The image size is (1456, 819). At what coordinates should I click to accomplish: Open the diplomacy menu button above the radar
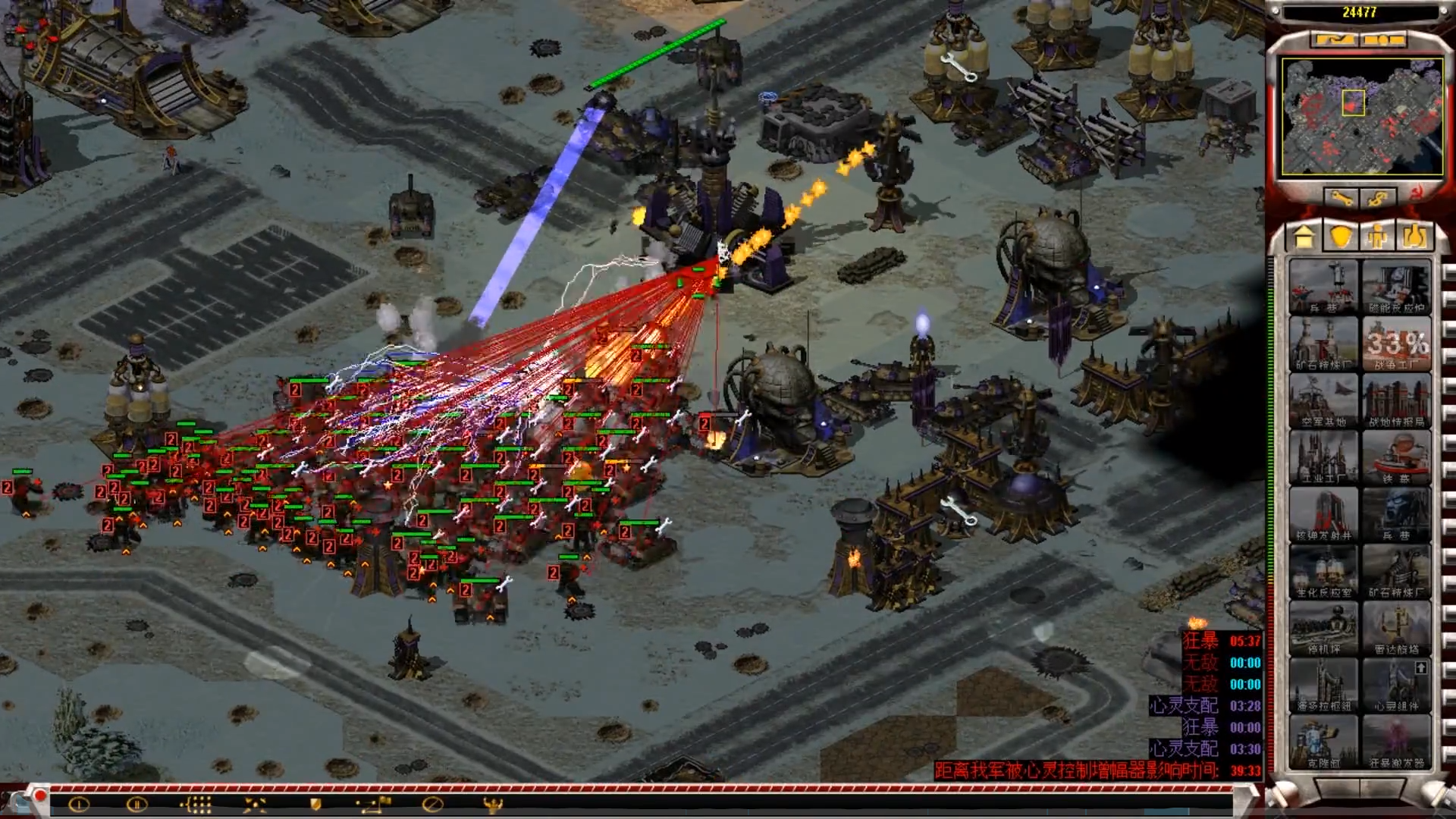tap(1333, 39)
